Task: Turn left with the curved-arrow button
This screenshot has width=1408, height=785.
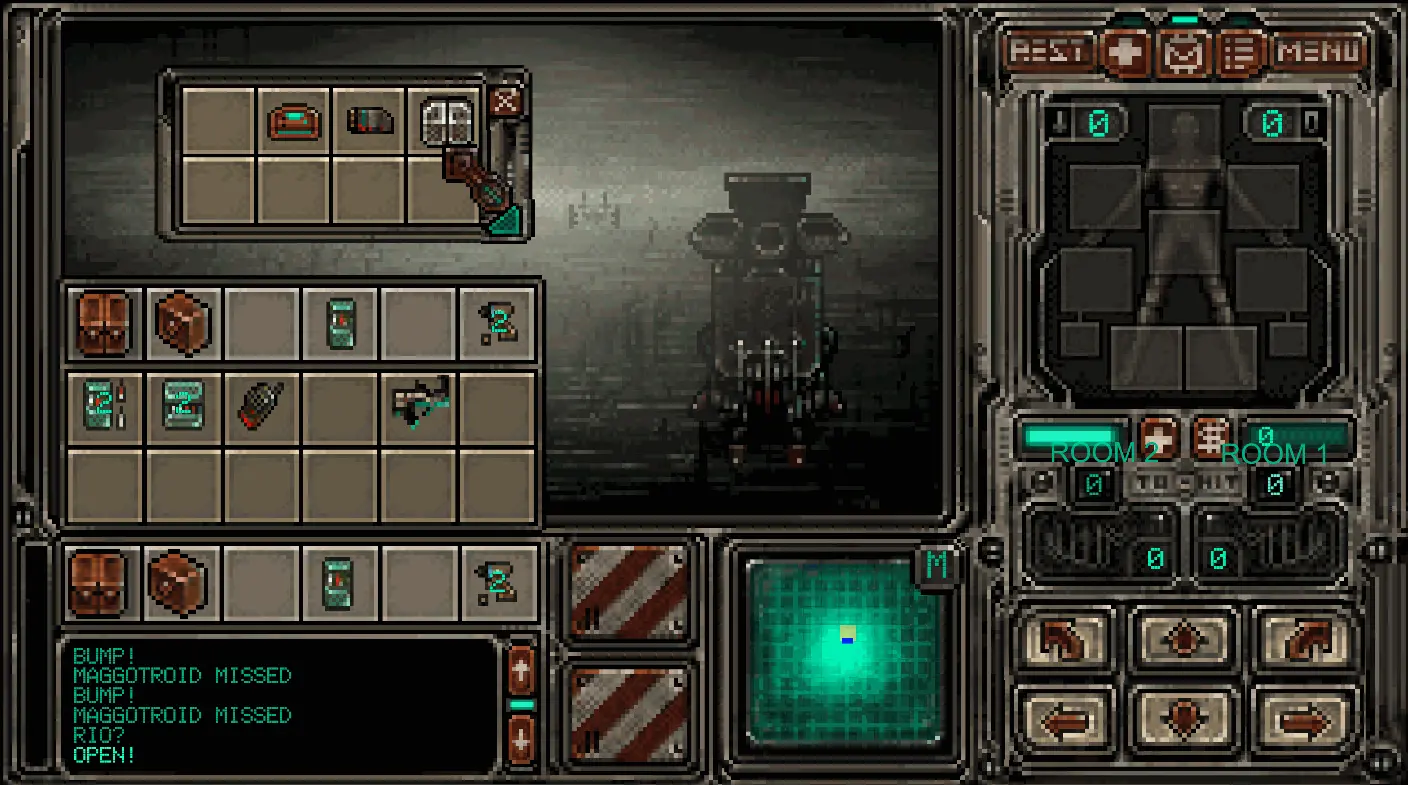Action: (x=1066, y=640)
